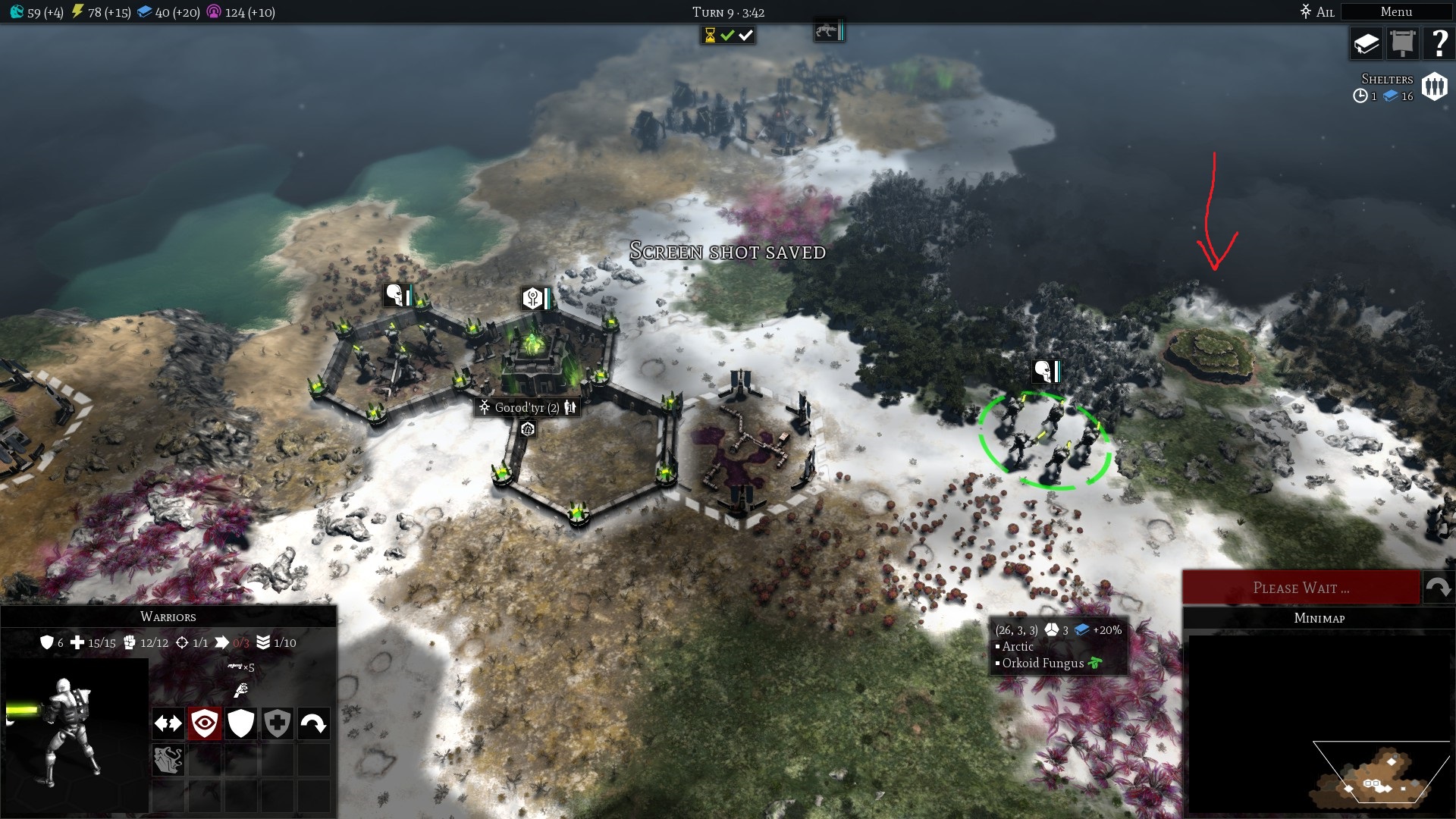Enable the Guard shield ability
The width and height of the screenshot is (1456, 819).
(240, 723)
